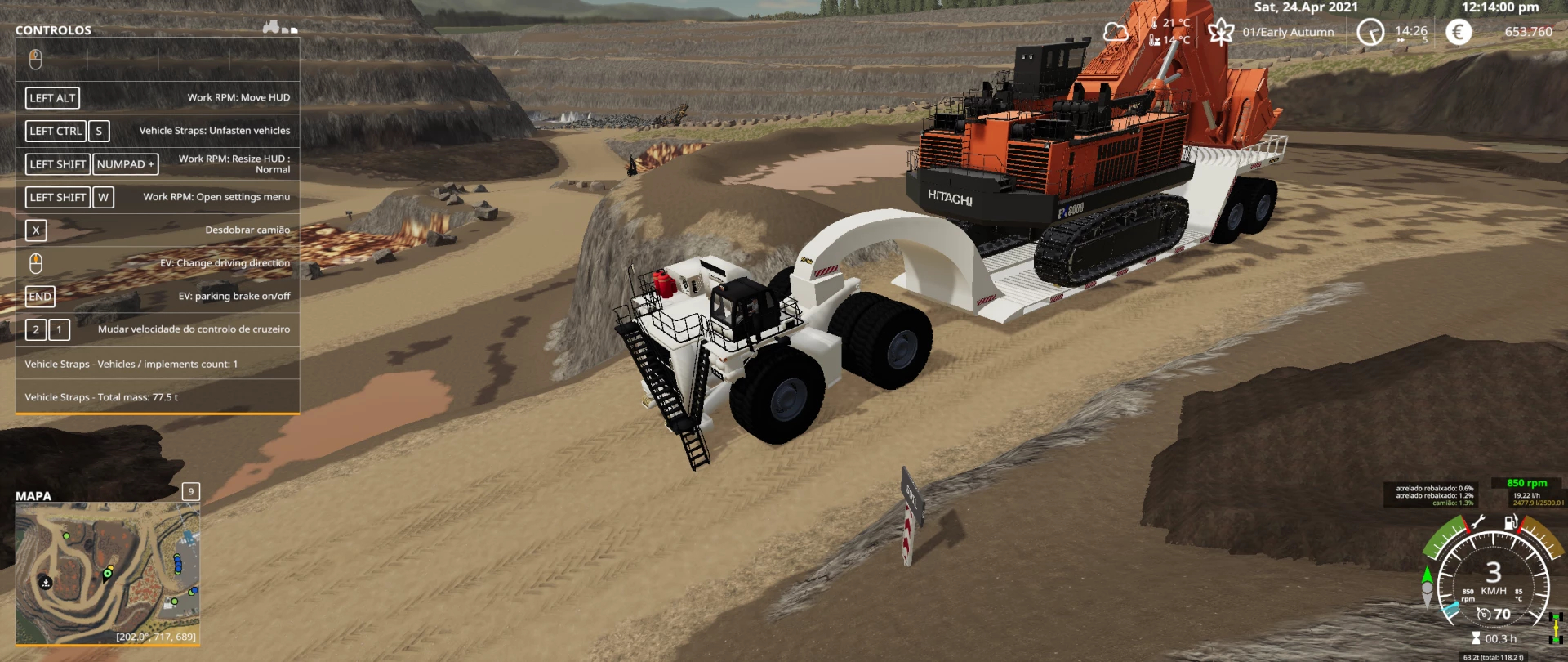Open the minimap in the bottom-left corner
The image size is (1568, 662).
(107, 573)
